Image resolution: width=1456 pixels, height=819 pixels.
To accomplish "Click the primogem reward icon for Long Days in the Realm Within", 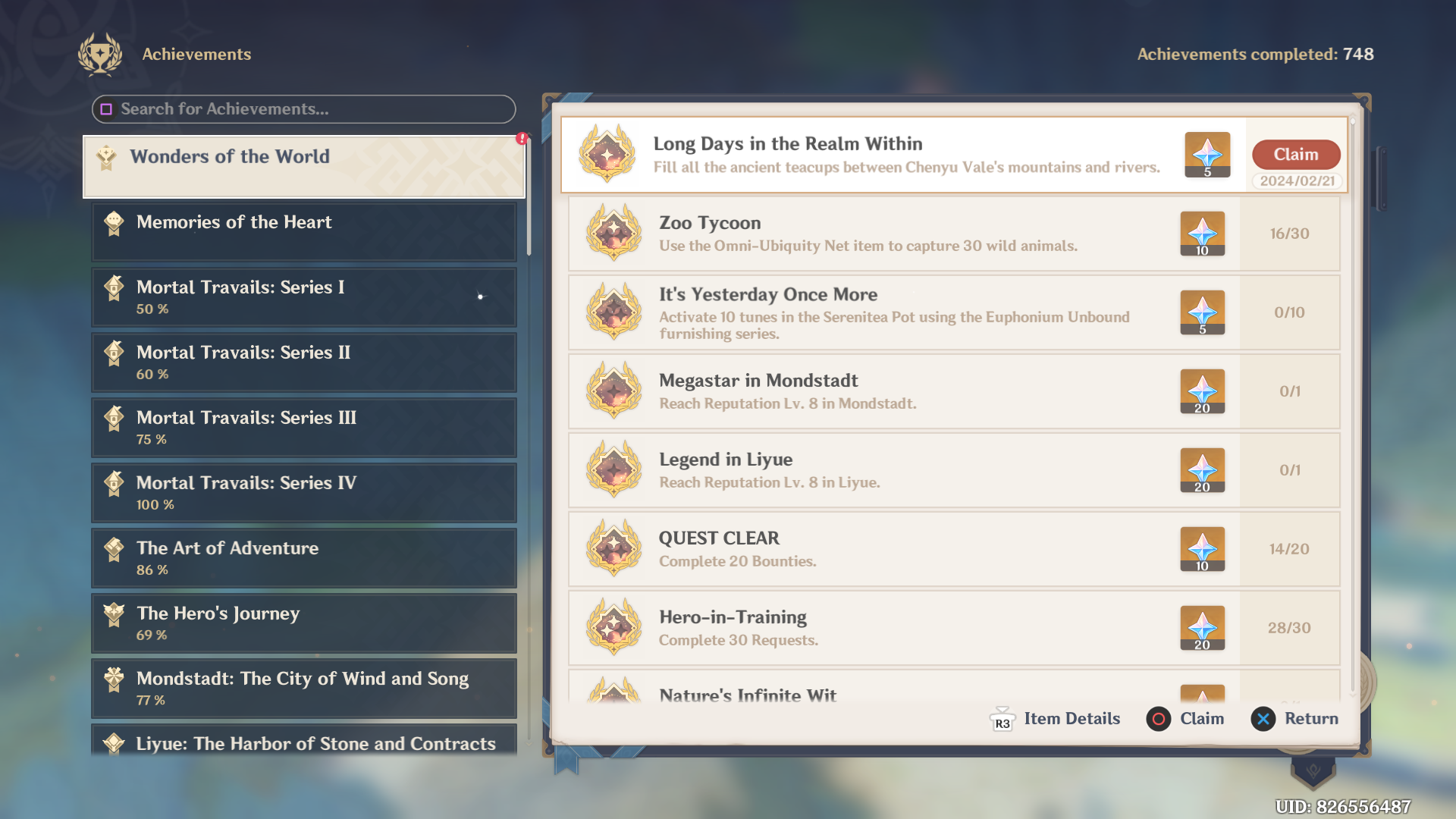I will (x=1207, y=155).
